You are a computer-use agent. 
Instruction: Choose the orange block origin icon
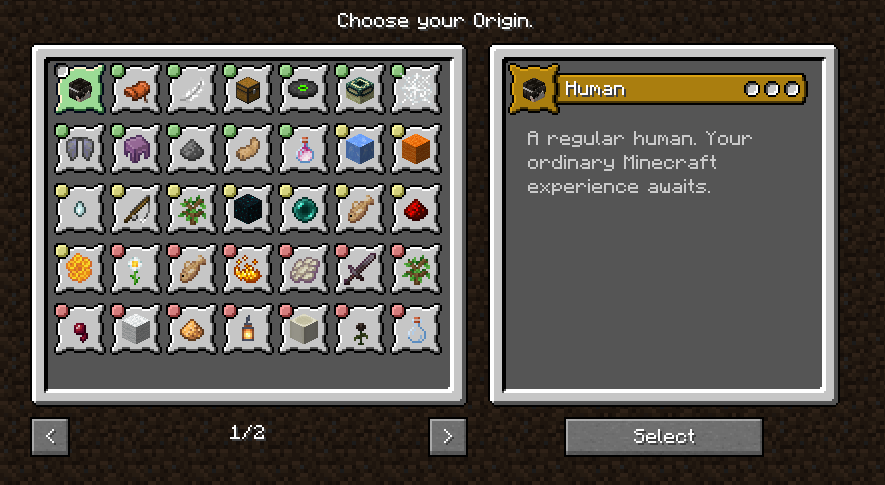[416, 151]
